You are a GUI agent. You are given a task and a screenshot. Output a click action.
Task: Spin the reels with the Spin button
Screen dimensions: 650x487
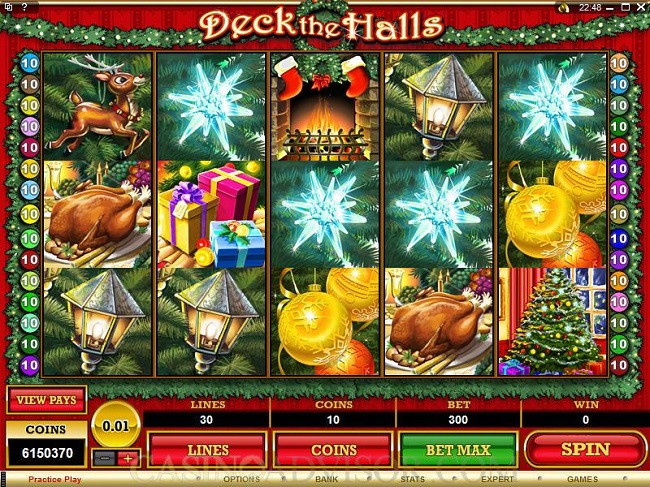click(x=585, y=450)
